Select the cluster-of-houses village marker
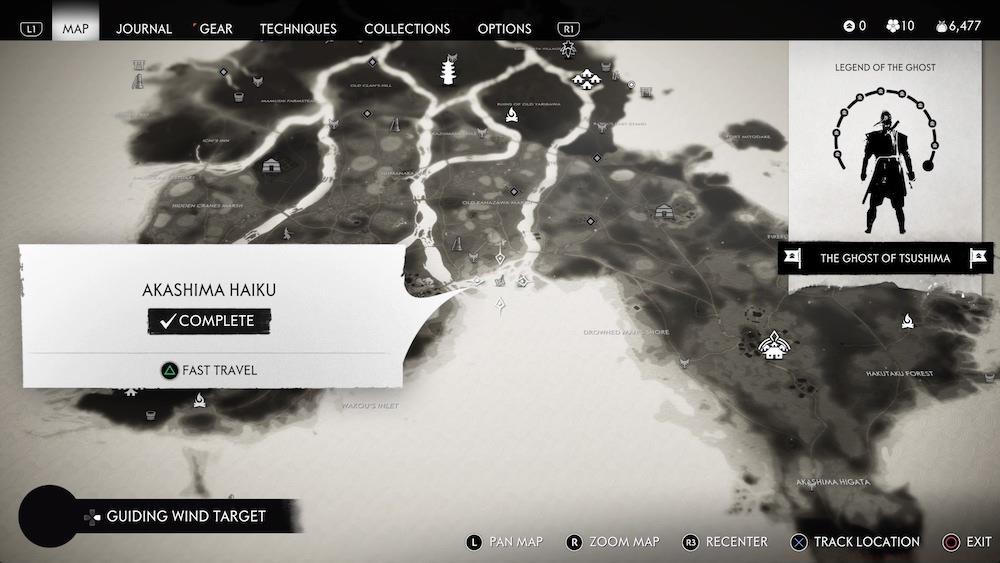The width and height of the screenshot is (1000, 563). (x=584, y=77)
